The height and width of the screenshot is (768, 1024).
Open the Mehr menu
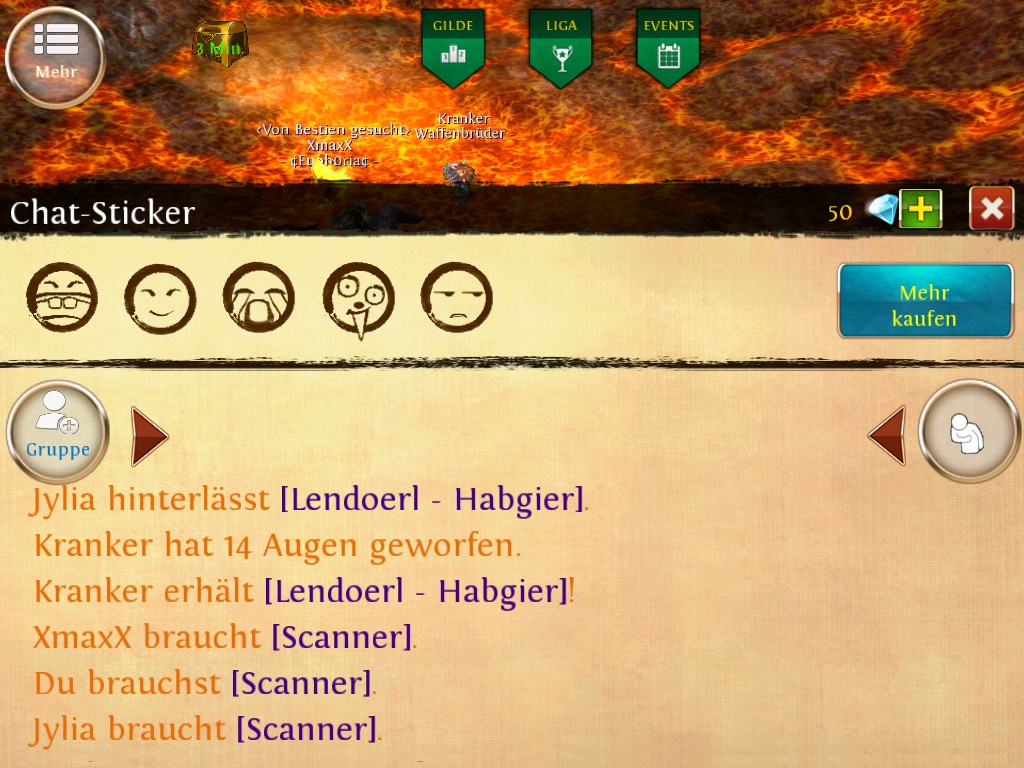pos(55,58)
